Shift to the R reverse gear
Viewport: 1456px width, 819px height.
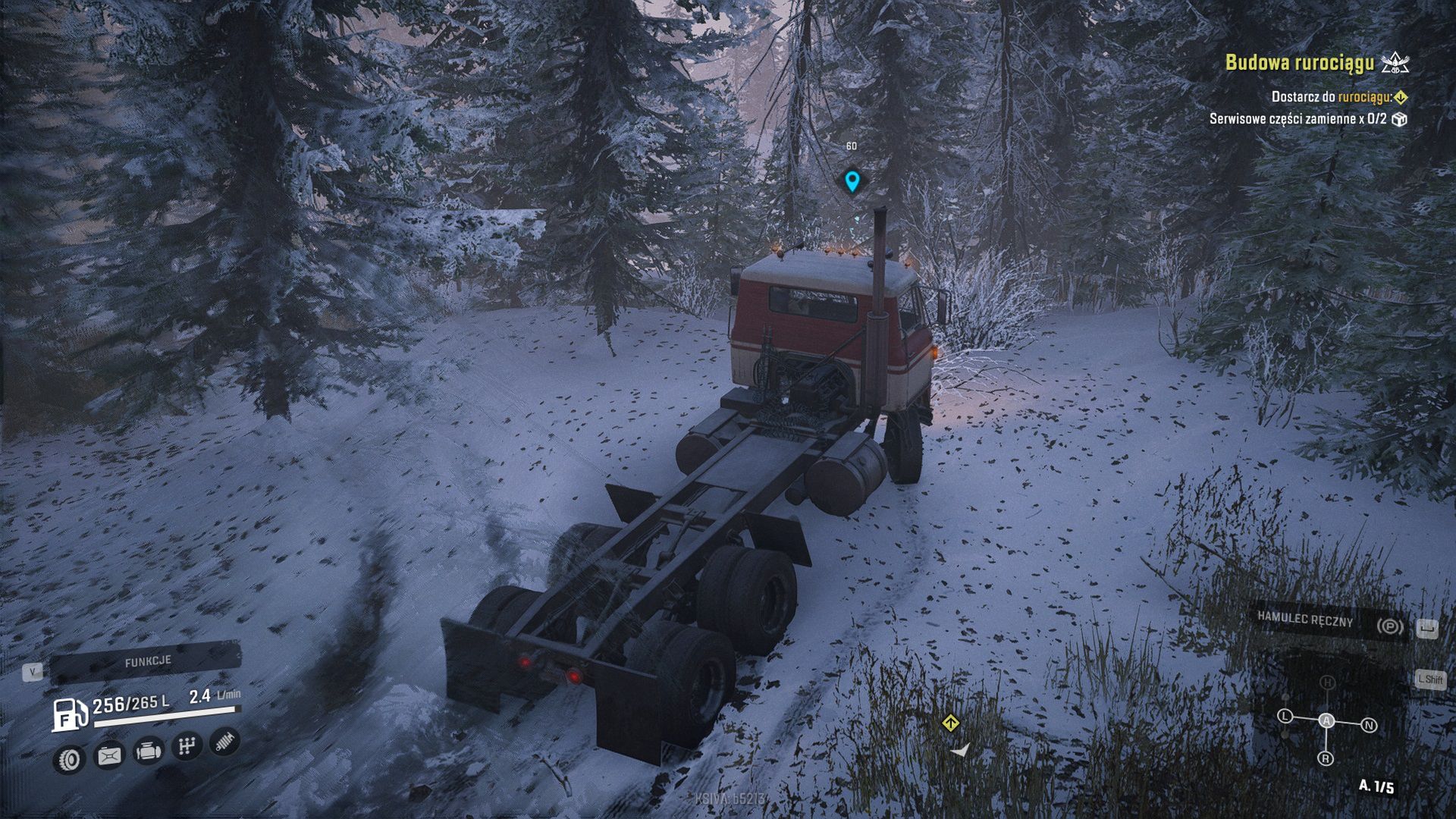(x=1326, y=758)
